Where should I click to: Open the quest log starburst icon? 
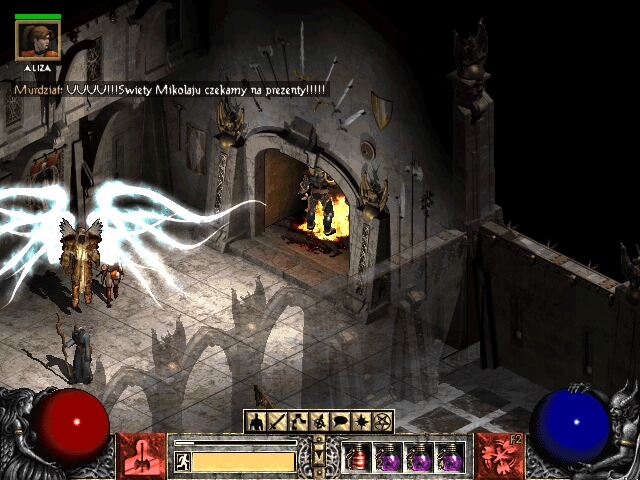point(361,422)
